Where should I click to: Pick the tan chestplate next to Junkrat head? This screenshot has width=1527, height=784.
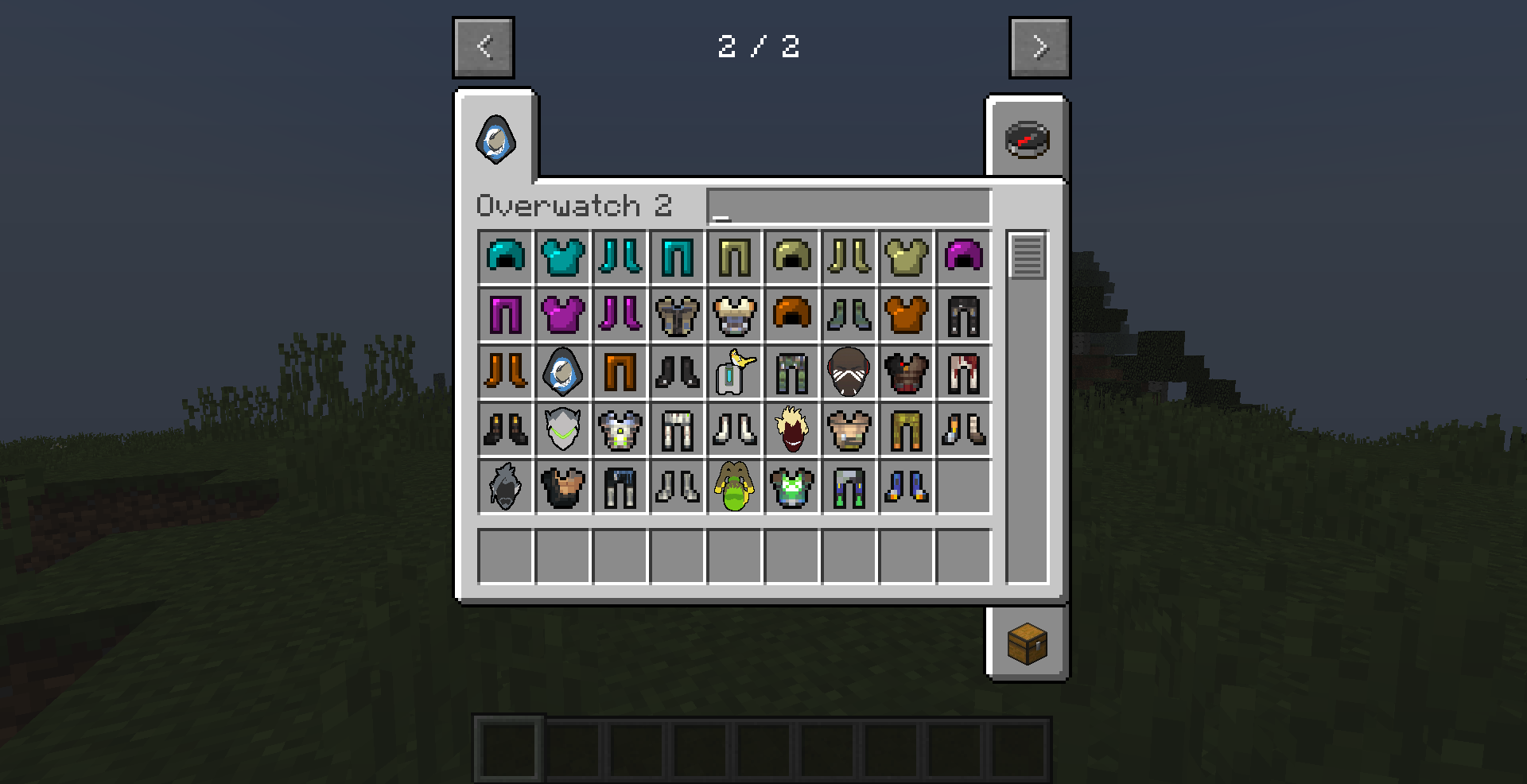click(849, 429)
